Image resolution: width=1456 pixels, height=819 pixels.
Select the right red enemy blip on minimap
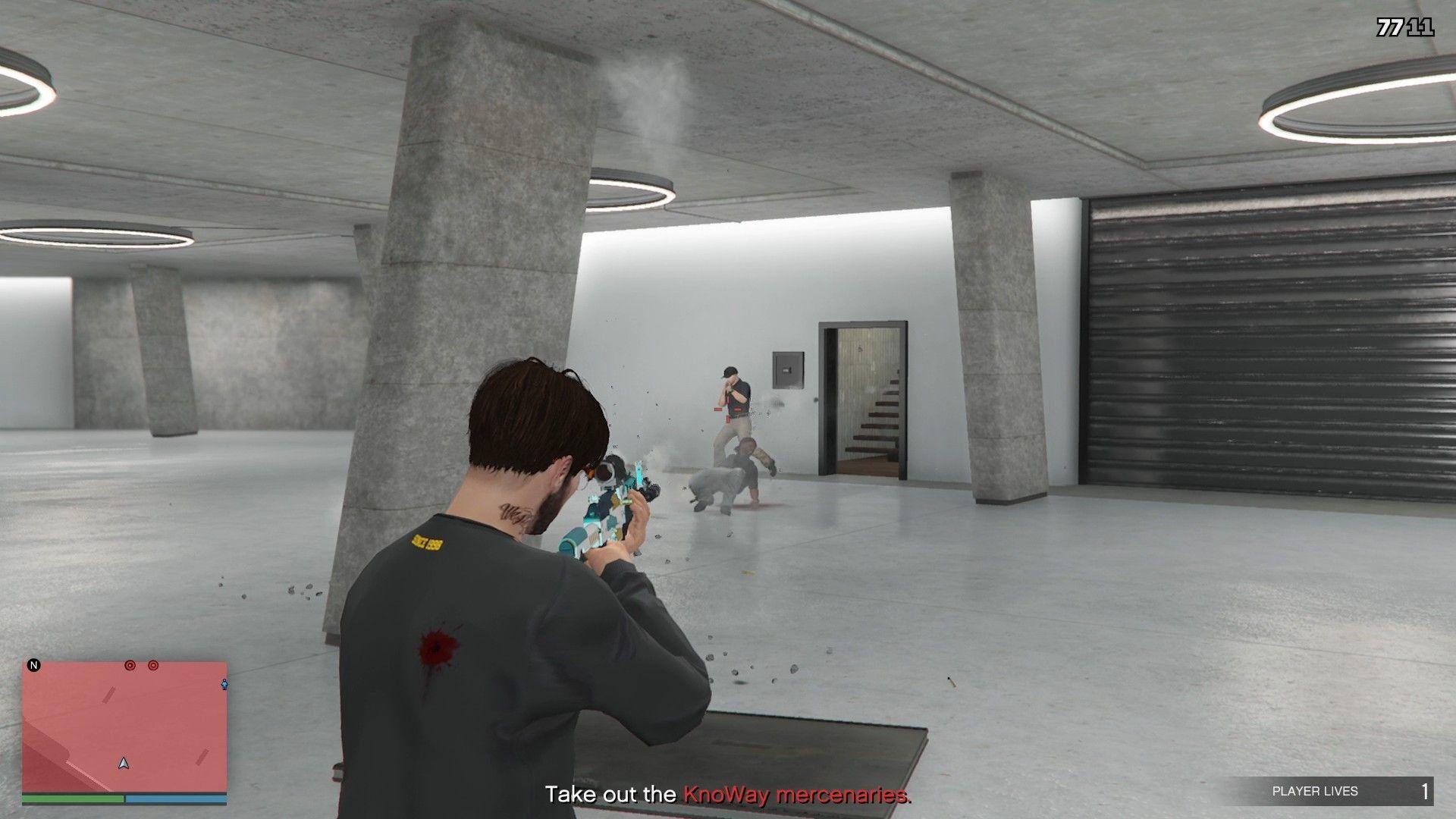(x=153, y=666)
